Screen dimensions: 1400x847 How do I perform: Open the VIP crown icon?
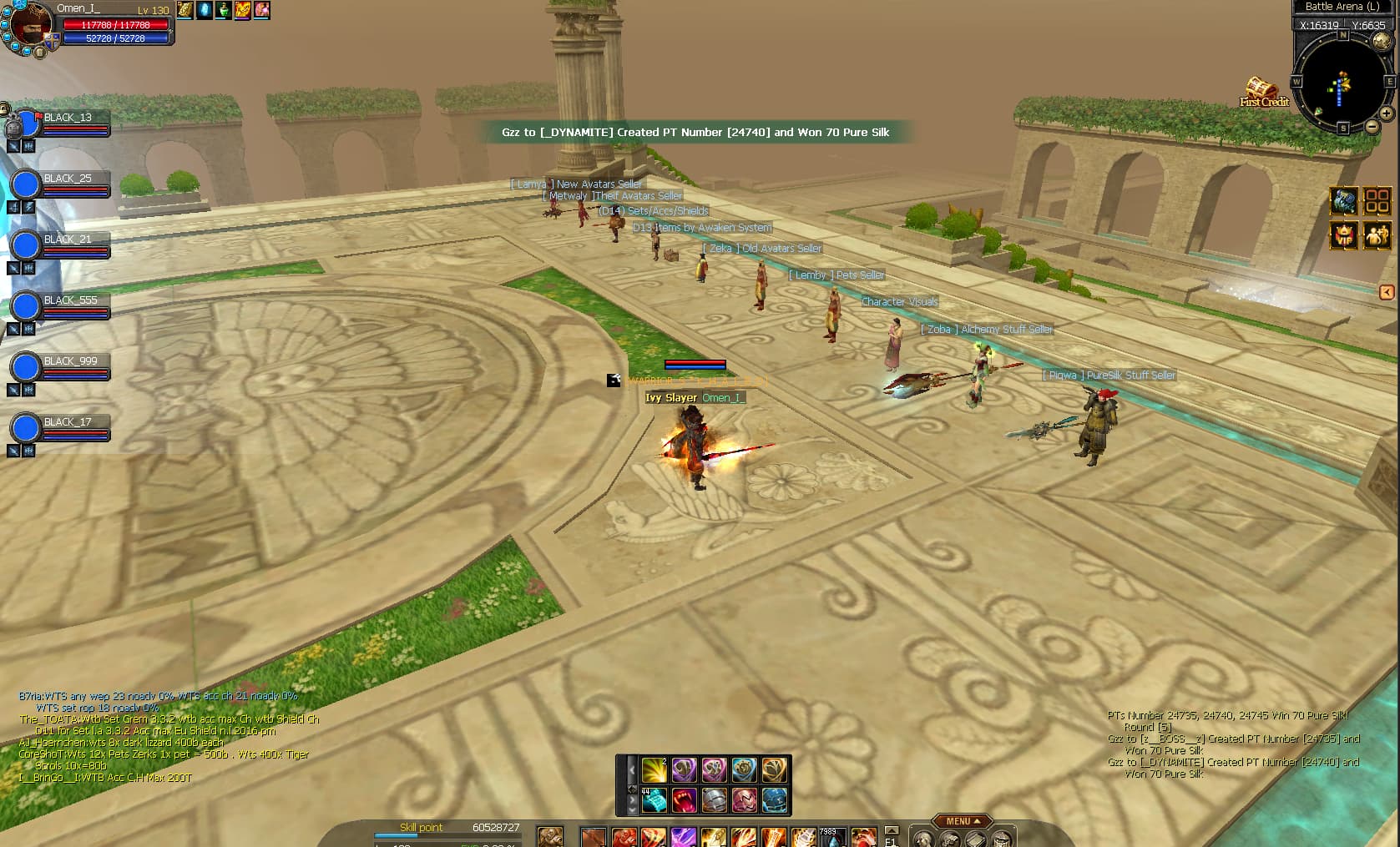point(1343,236)
